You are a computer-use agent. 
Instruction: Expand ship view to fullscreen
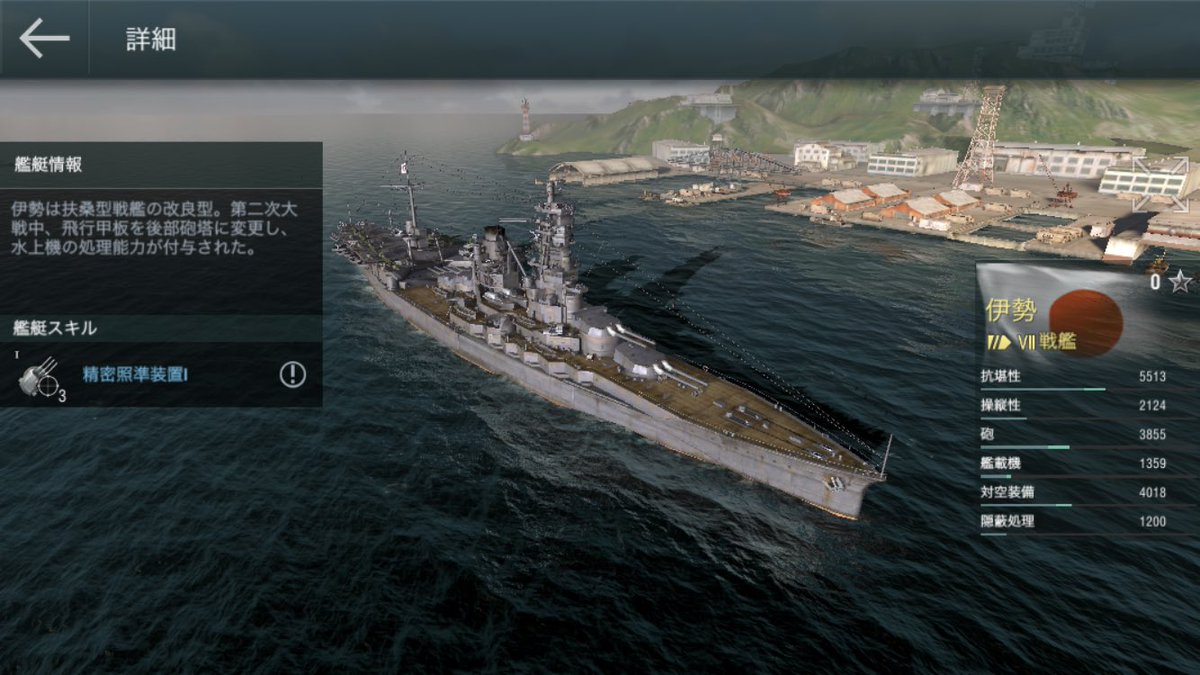click(x=1160, y=184)
